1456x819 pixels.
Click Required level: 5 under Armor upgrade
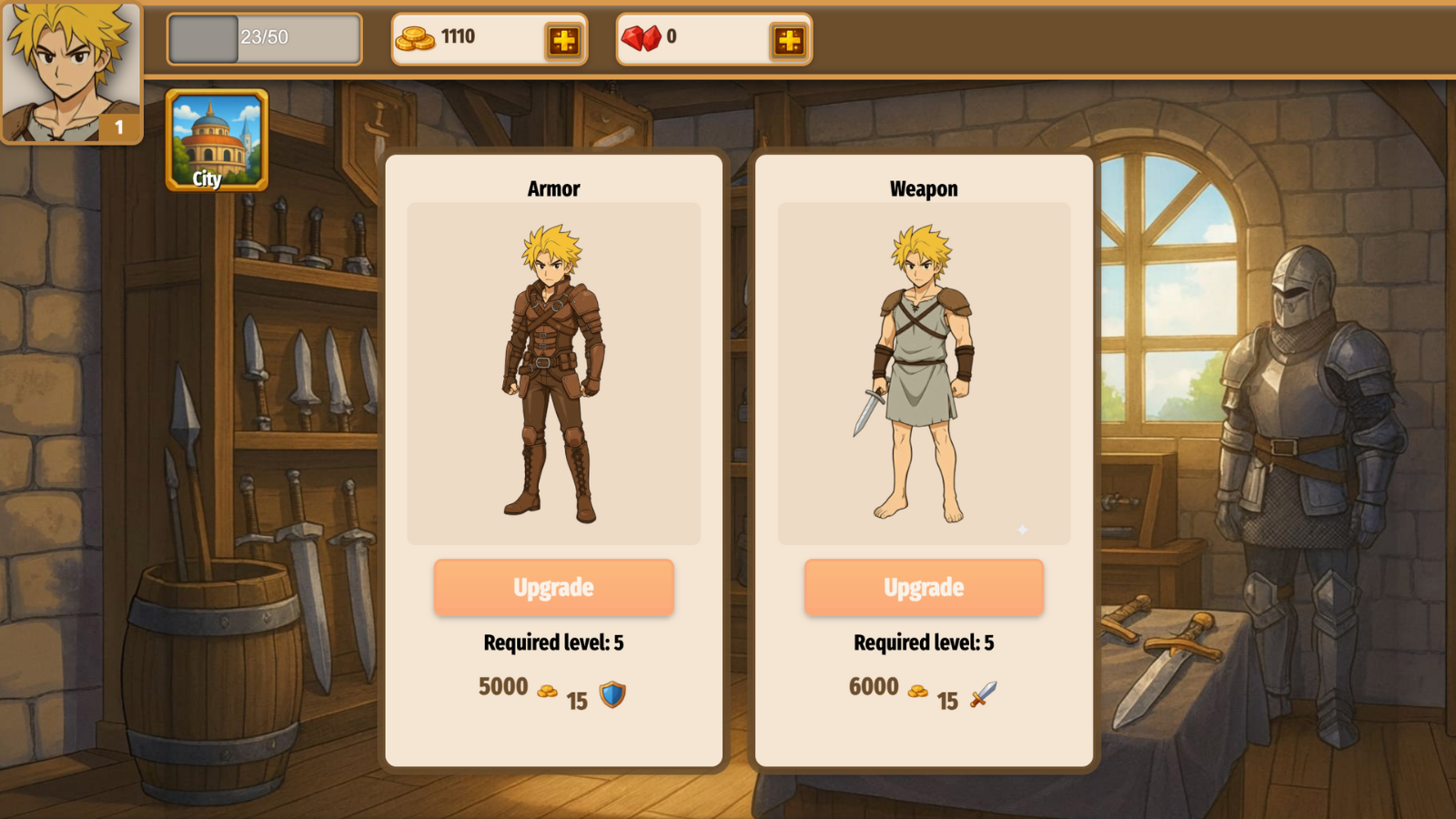click(553, 642)
